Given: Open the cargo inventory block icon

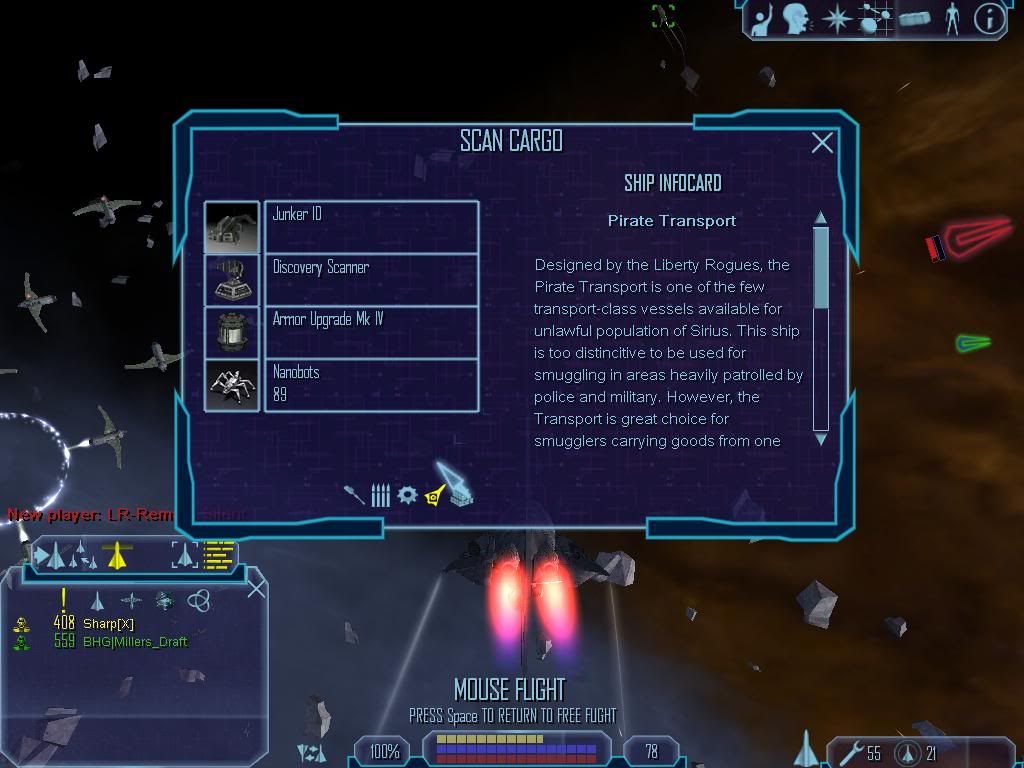Looking at the screenshot, I should point(915,19).
